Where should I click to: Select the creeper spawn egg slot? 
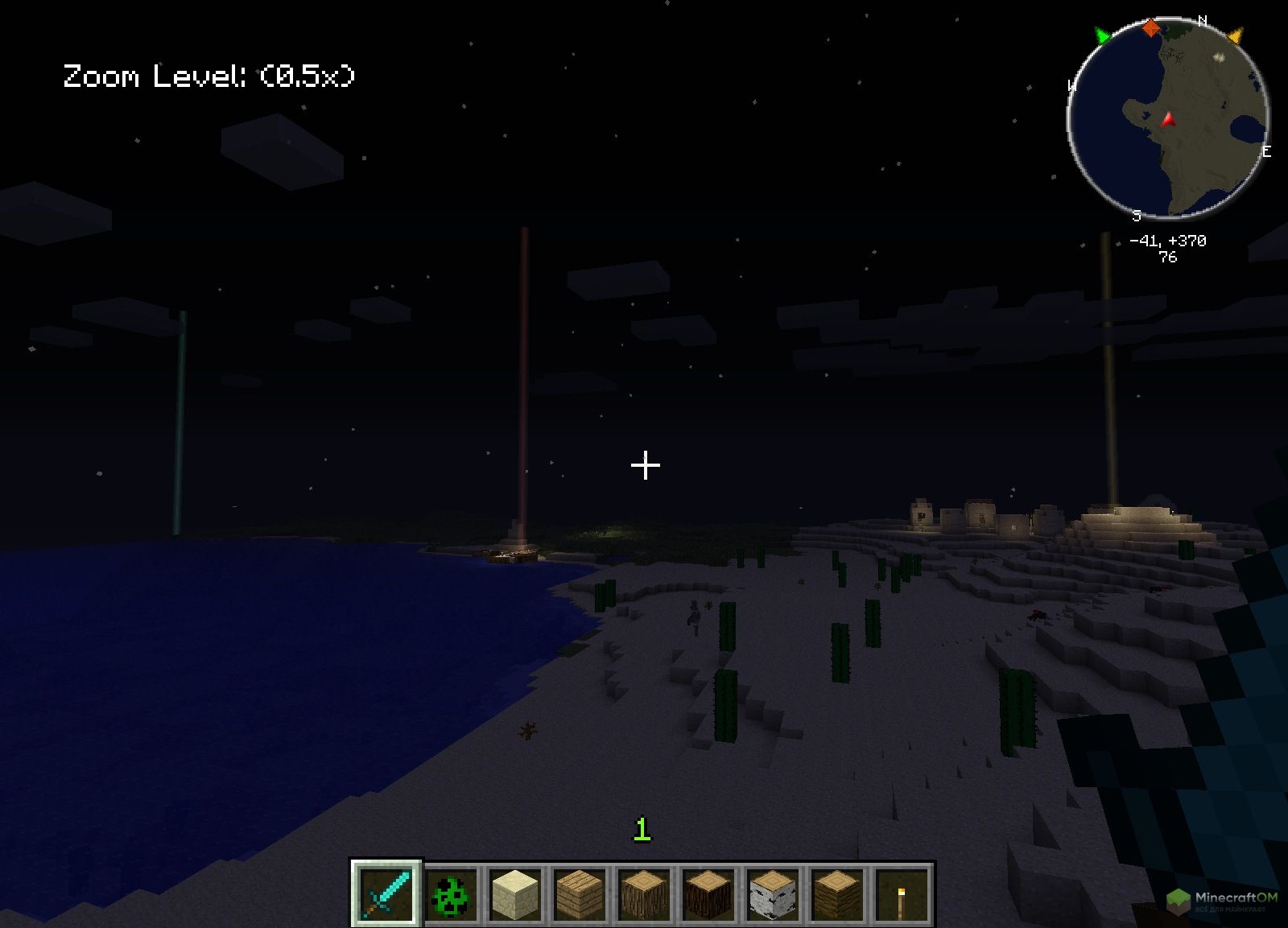[x=450, y=893]
